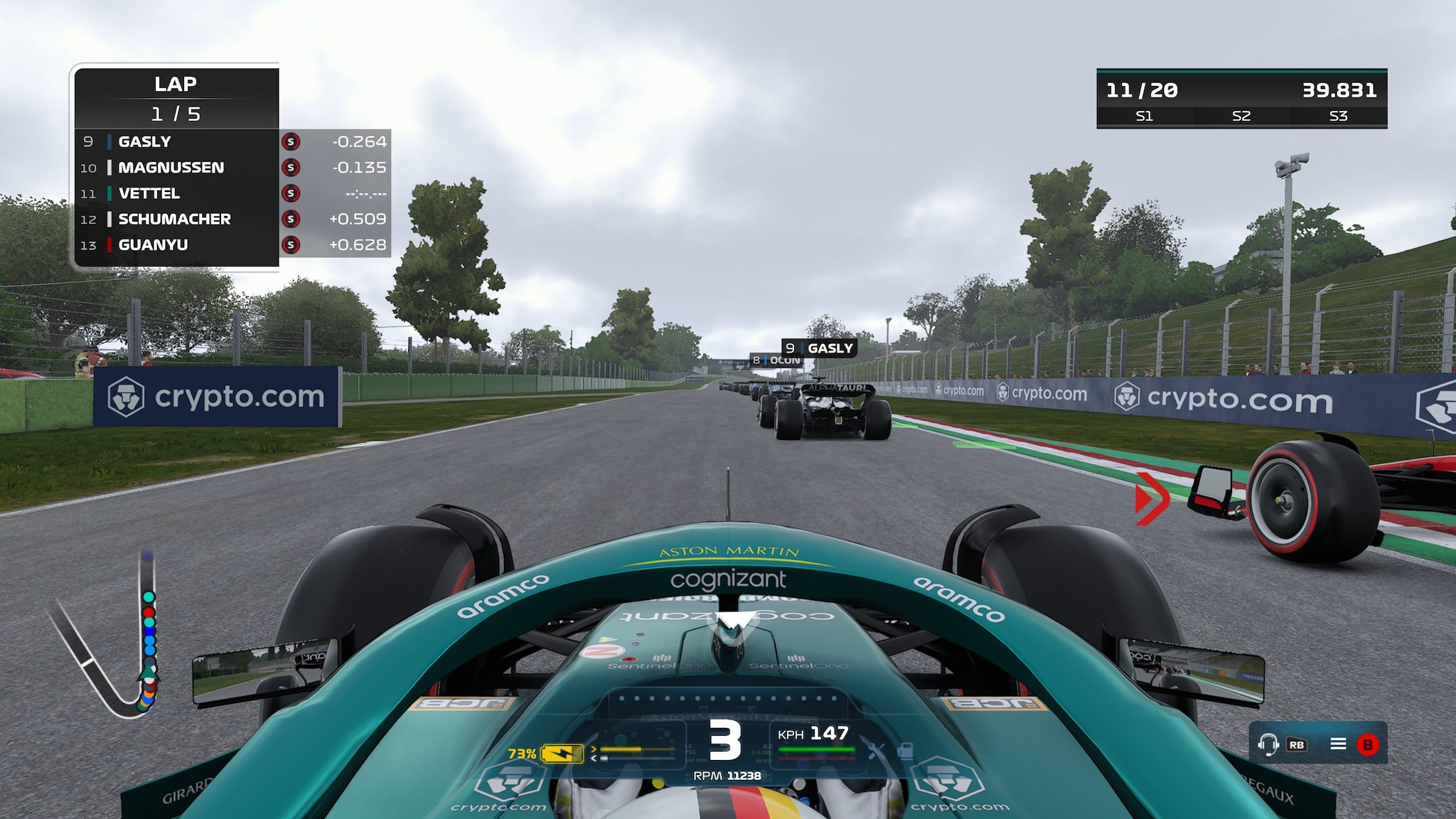The image size is (1456, 819).
Task: Select the hamburger menu icon near the B button
Action: [1339, 744]
